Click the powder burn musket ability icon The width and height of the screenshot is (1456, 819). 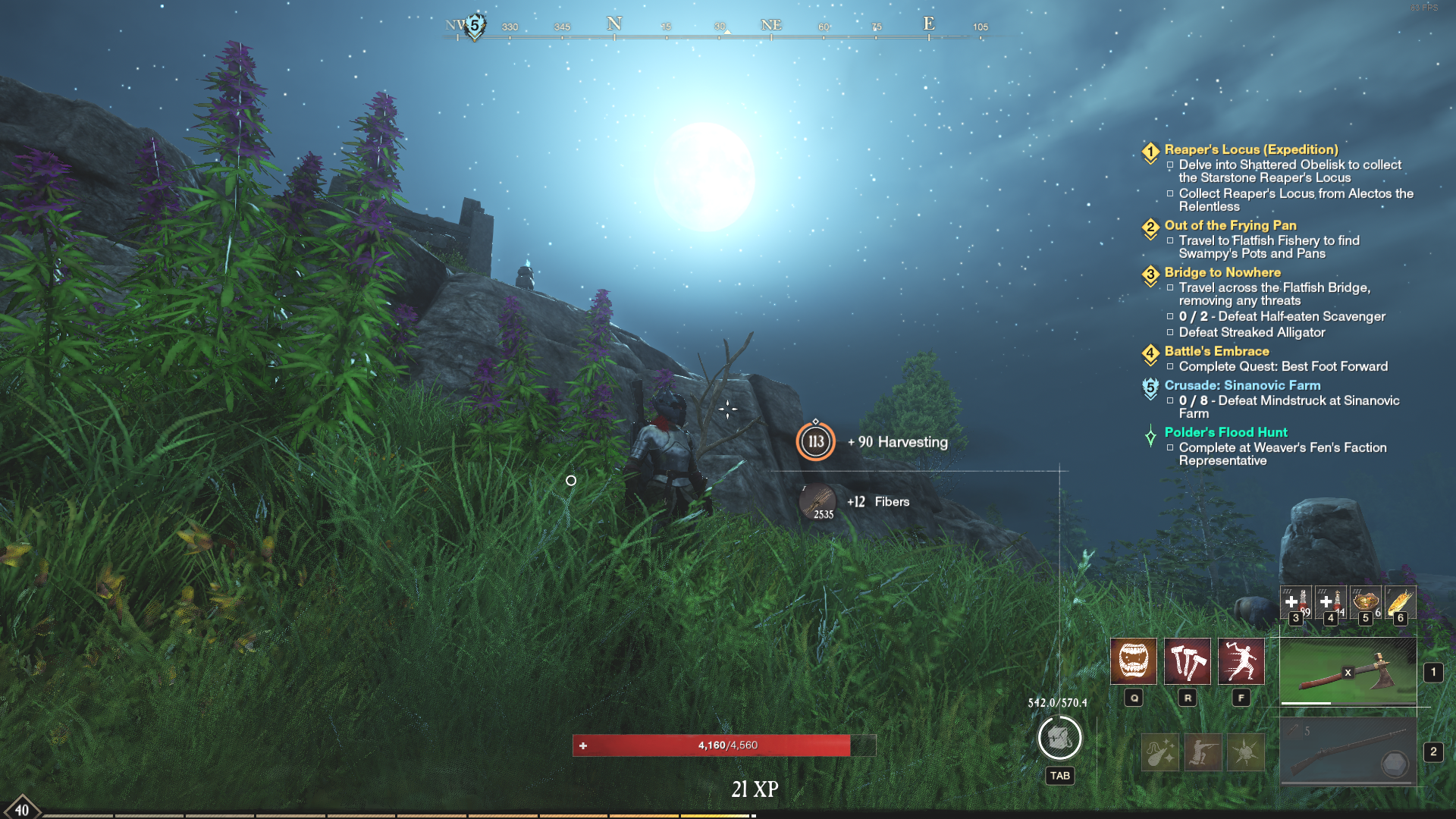(x=1160, y=752)
